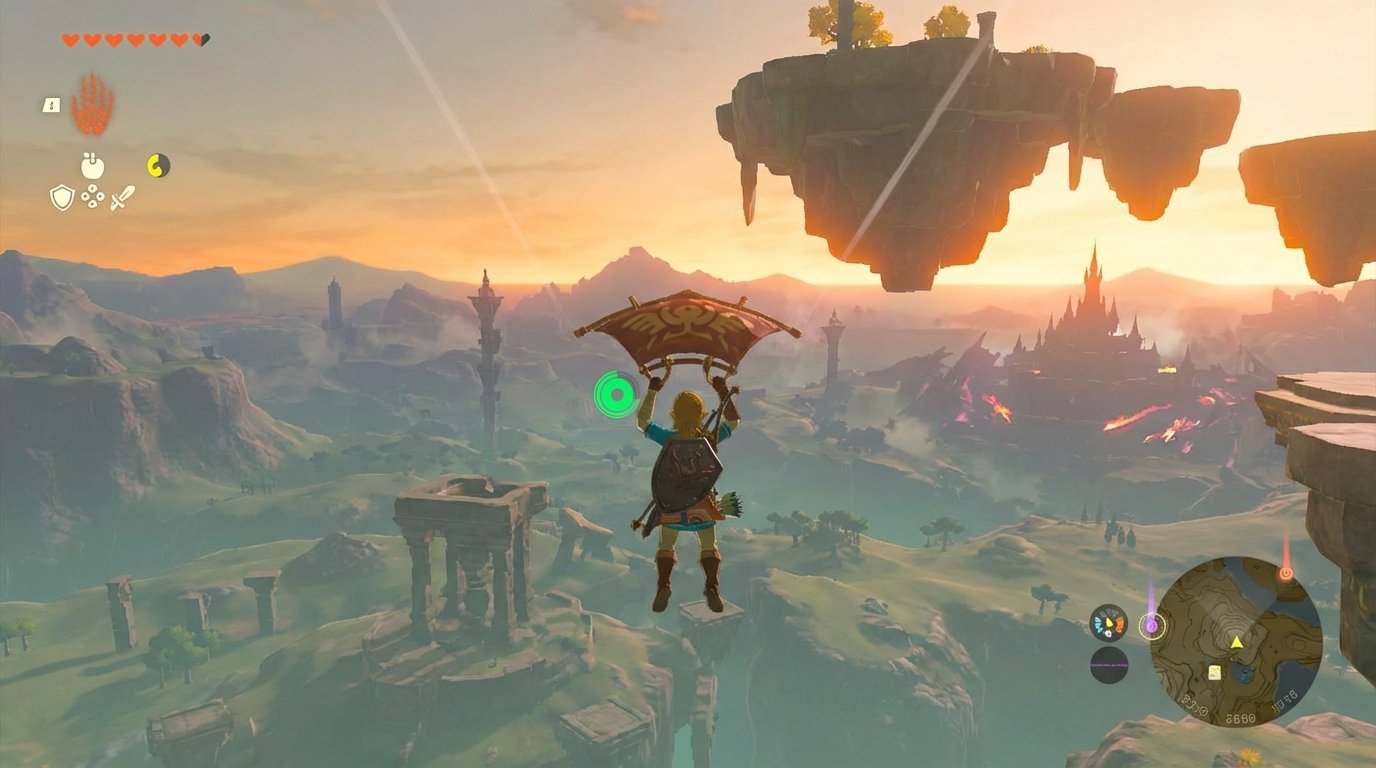This screenshot has width=1376, height=768.
Task: Toggle the half-filled heart at row end
Action: (x=198, y=41)
